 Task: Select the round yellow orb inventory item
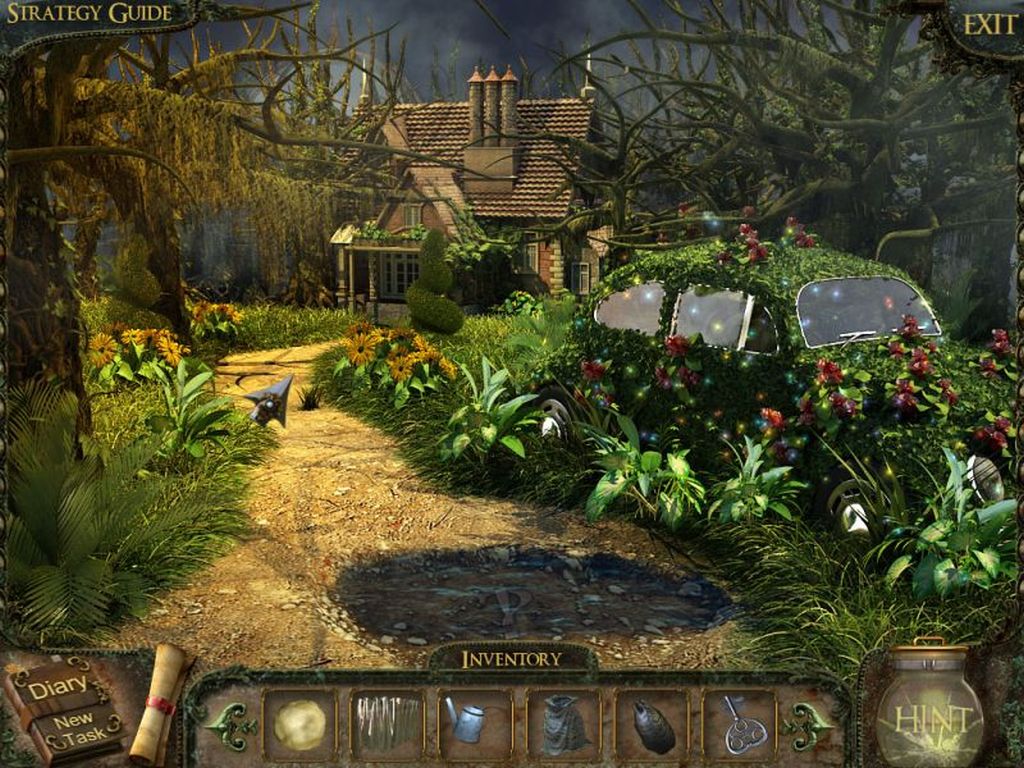point(299,724)
